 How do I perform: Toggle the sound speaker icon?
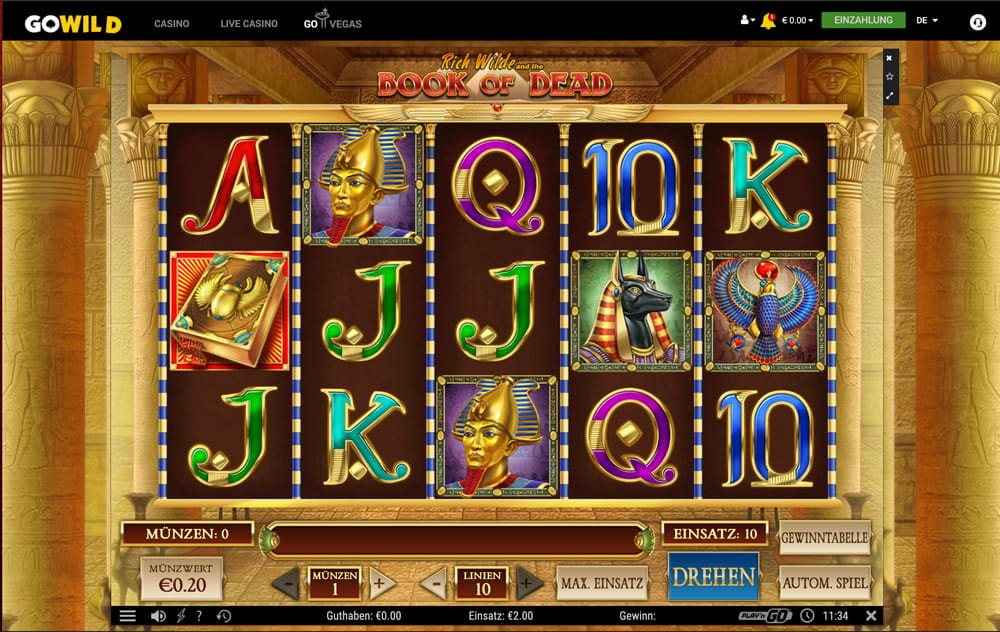click(x=158, y=616)
